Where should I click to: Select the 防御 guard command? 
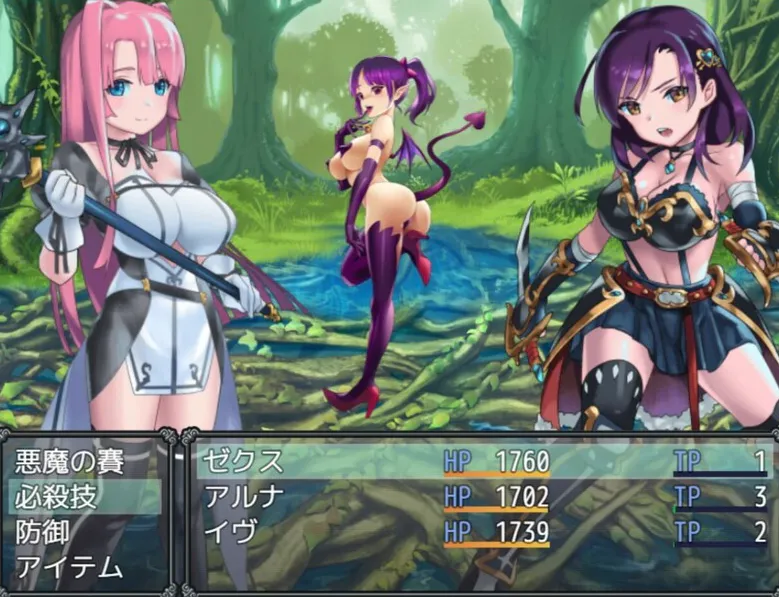(x=44, y=532)
